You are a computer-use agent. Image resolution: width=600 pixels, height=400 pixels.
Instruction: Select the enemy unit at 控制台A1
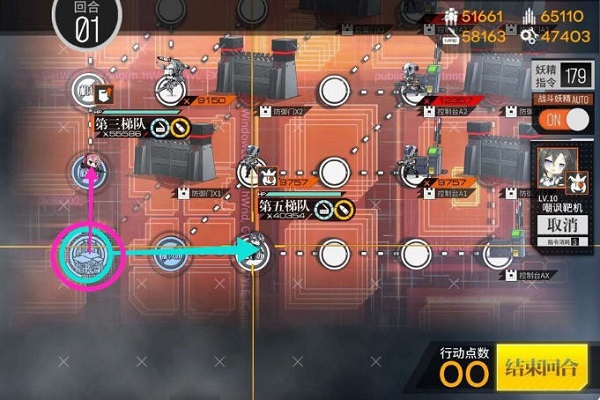(x=413, y=163)
